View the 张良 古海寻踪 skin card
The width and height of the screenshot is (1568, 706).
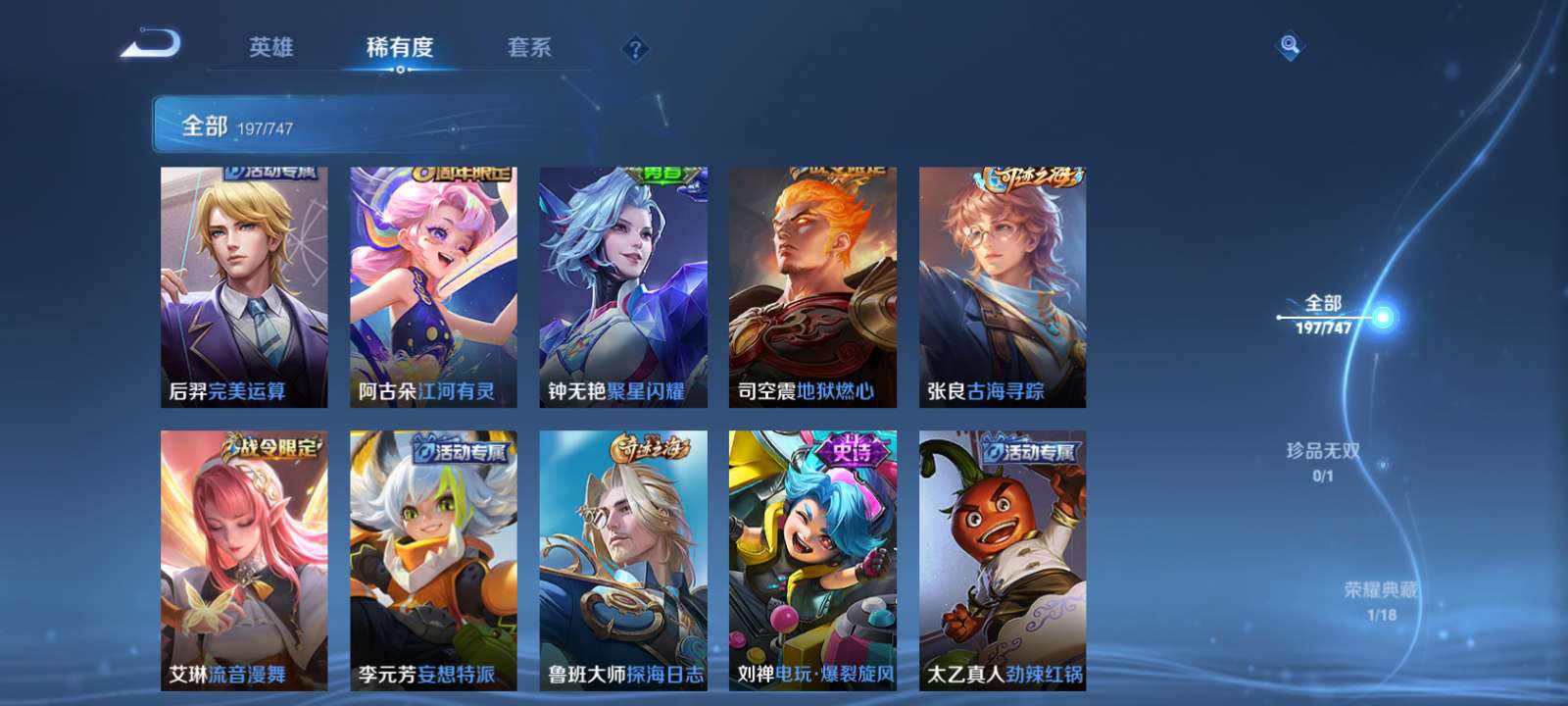(x=1002, y=286)
